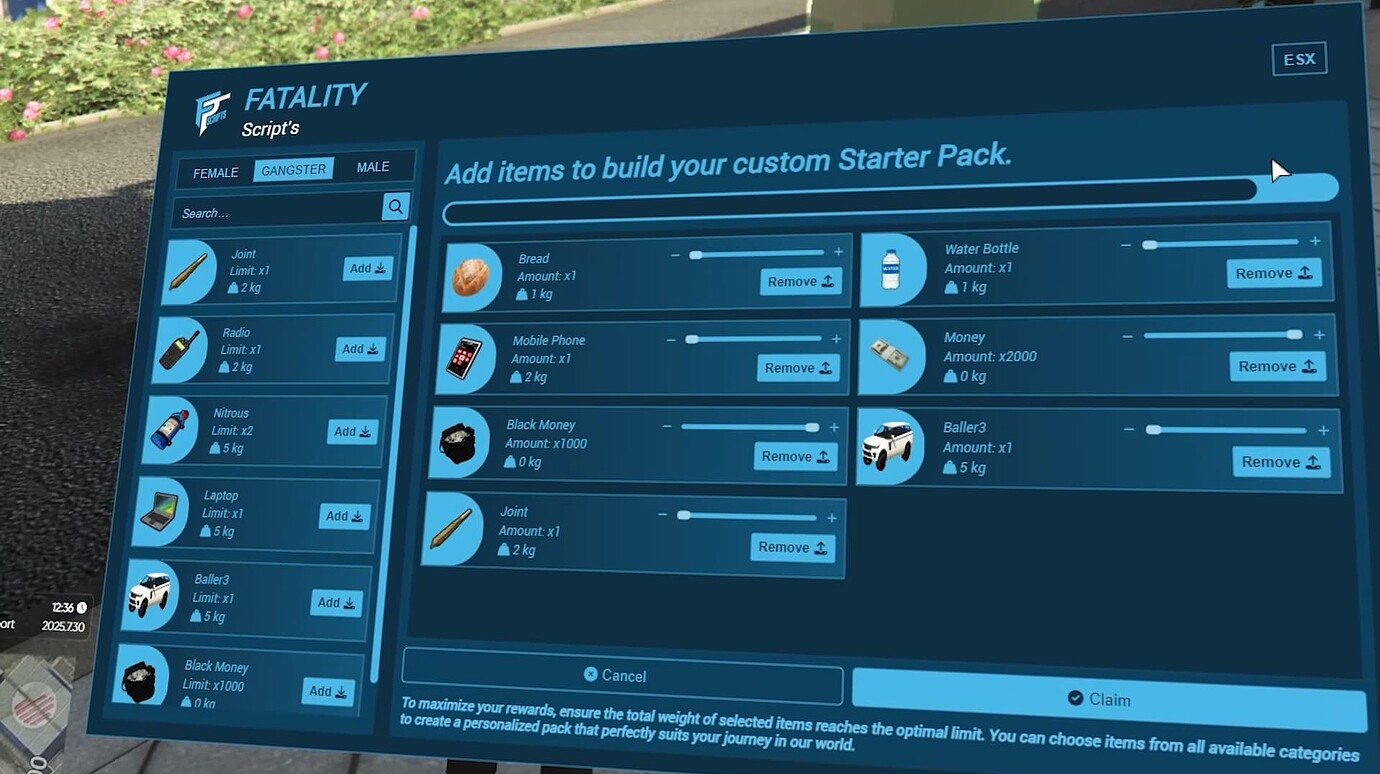Switch to the MALE tab

coord(373,166)
